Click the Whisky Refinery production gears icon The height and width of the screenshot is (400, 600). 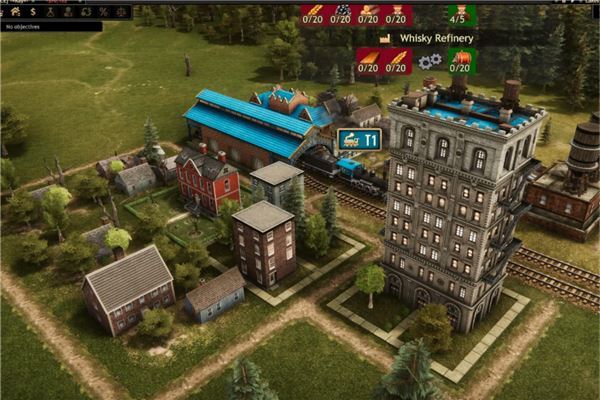click(430, 61)
